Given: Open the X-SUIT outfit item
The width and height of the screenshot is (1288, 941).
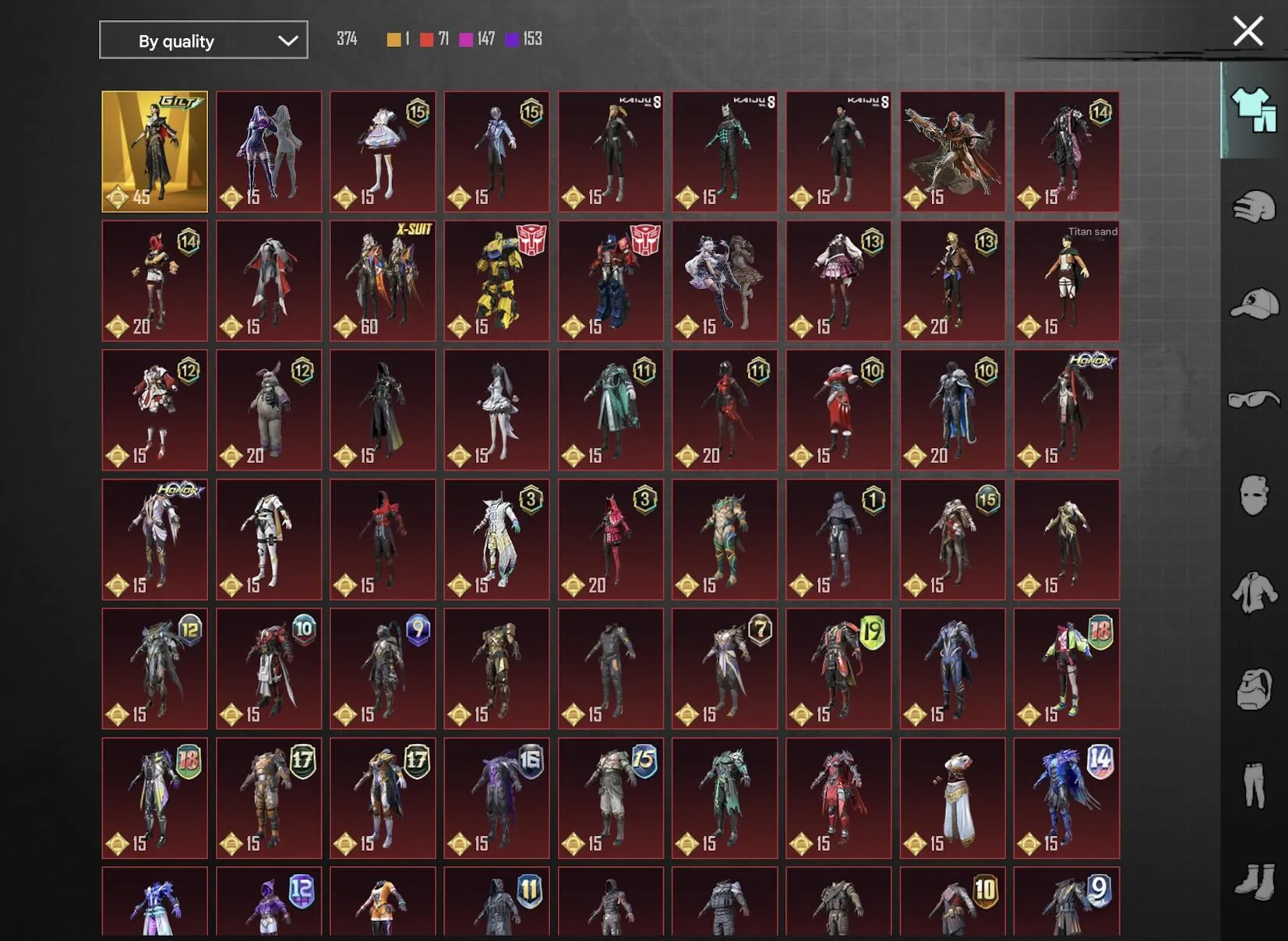Looking at the screenshot, I should pyautogui.click(x=383, y=280).
